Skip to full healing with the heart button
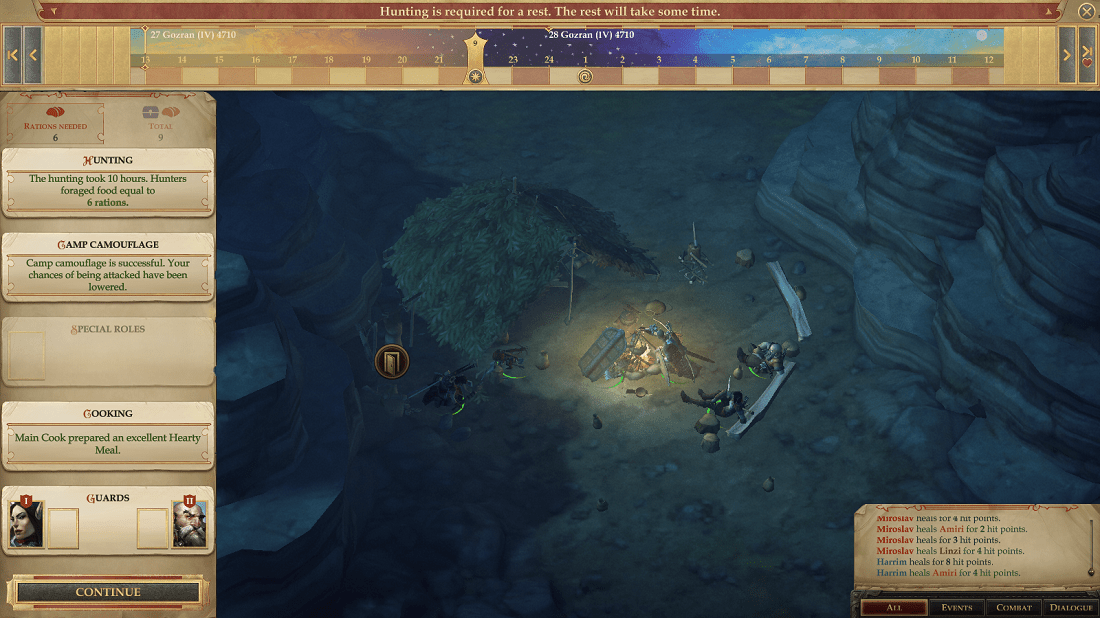Image resolution: width=1100 pixels, height=618 pixels. (1087, 55)
